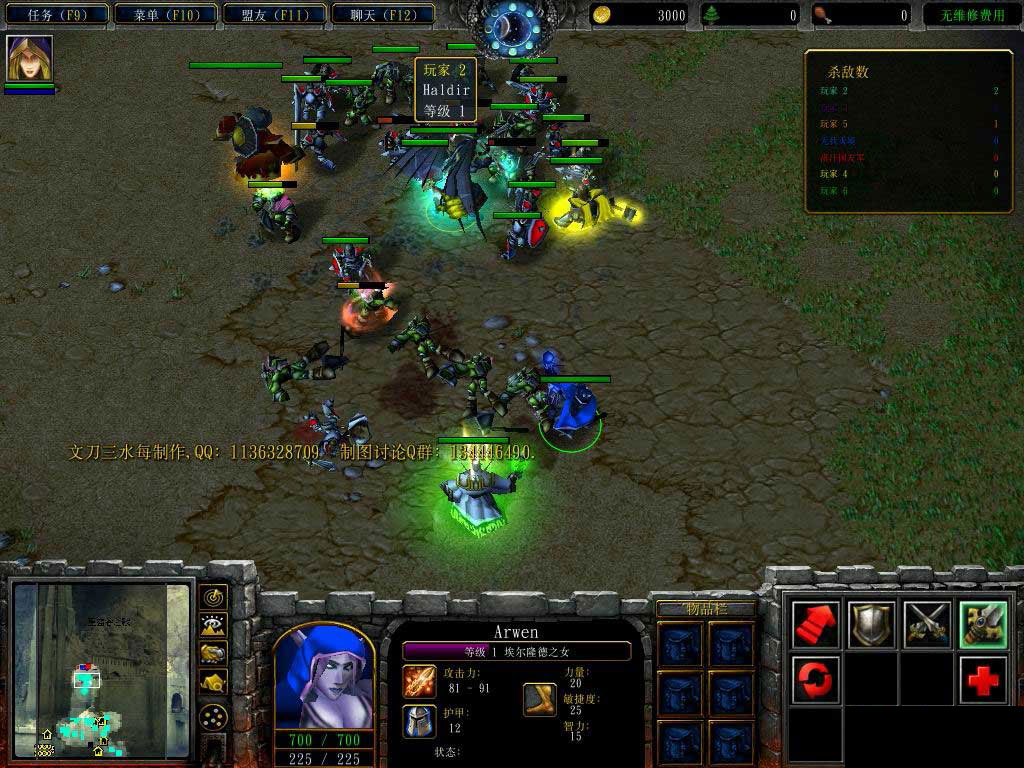Select the blonde hero icon at top-left

29,58
